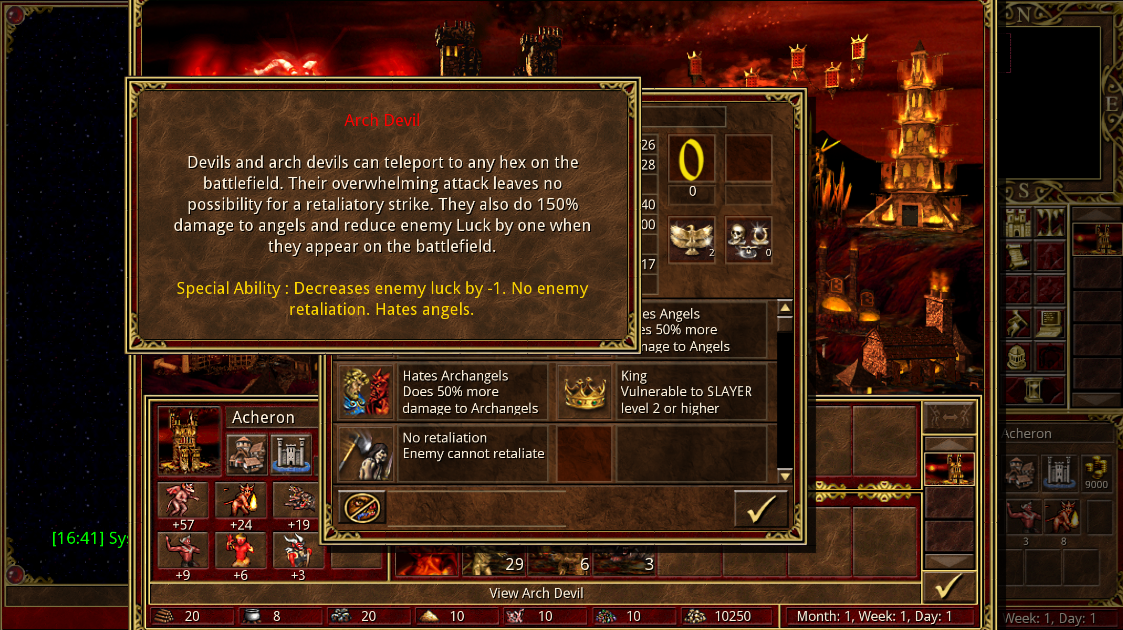Viewport: 1123px width, 630px height.
Task: Click the luck icon beside morale
Action: coord(748,239)
